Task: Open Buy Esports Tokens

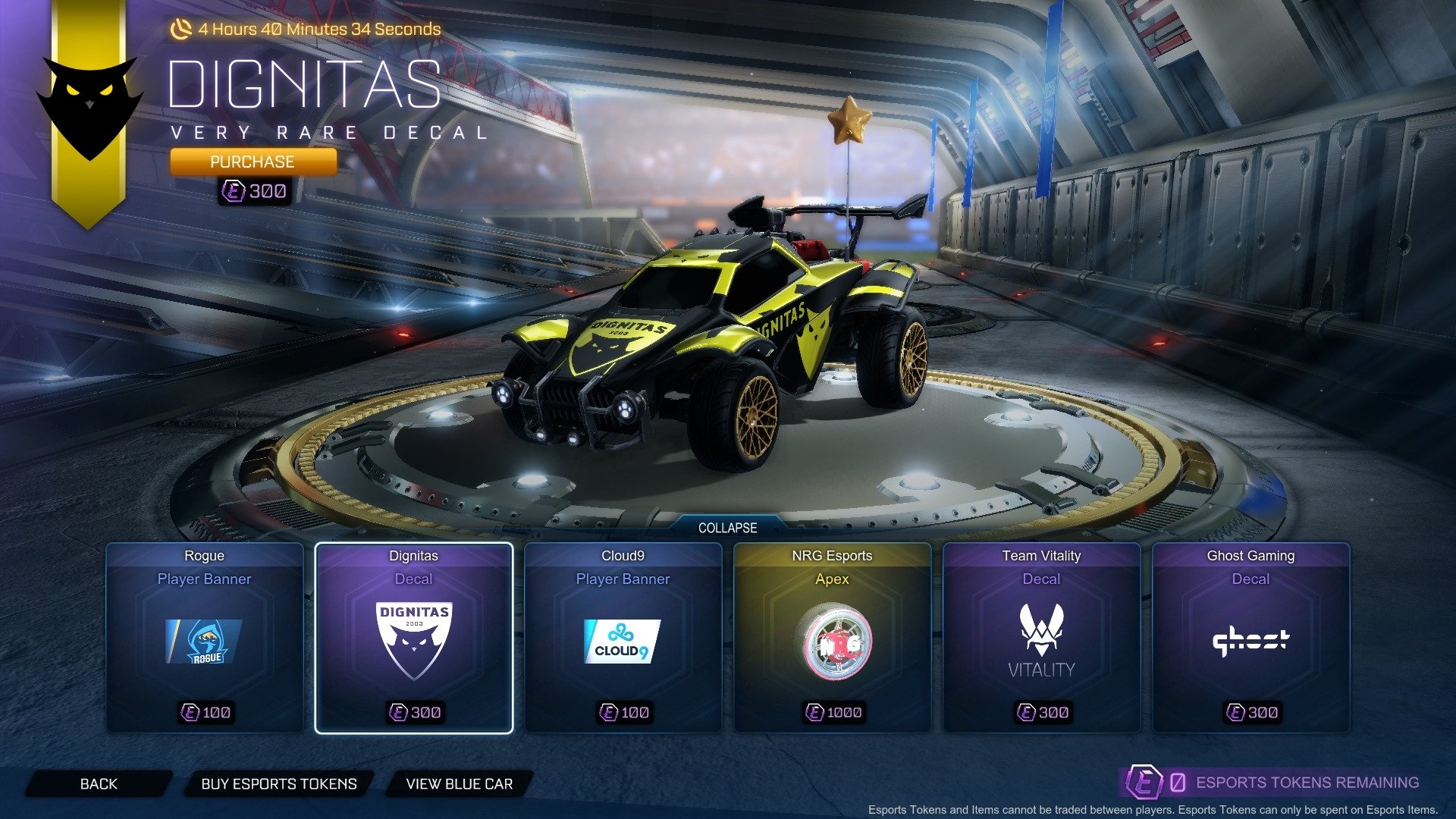Action: pos(278,784)
